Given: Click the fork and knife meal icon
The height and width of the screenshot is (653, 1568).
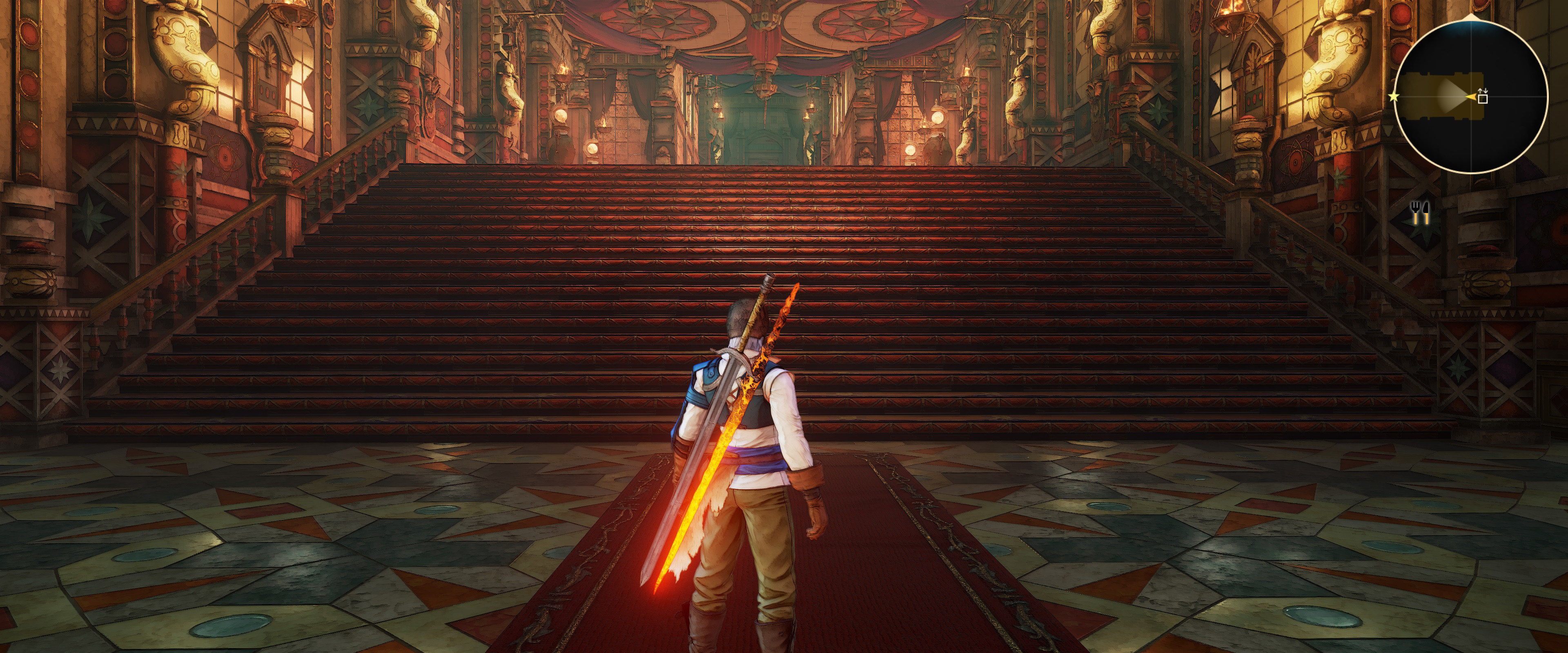Looking at the screenshot, I should pyautogui.click(x=1420, y=213).
